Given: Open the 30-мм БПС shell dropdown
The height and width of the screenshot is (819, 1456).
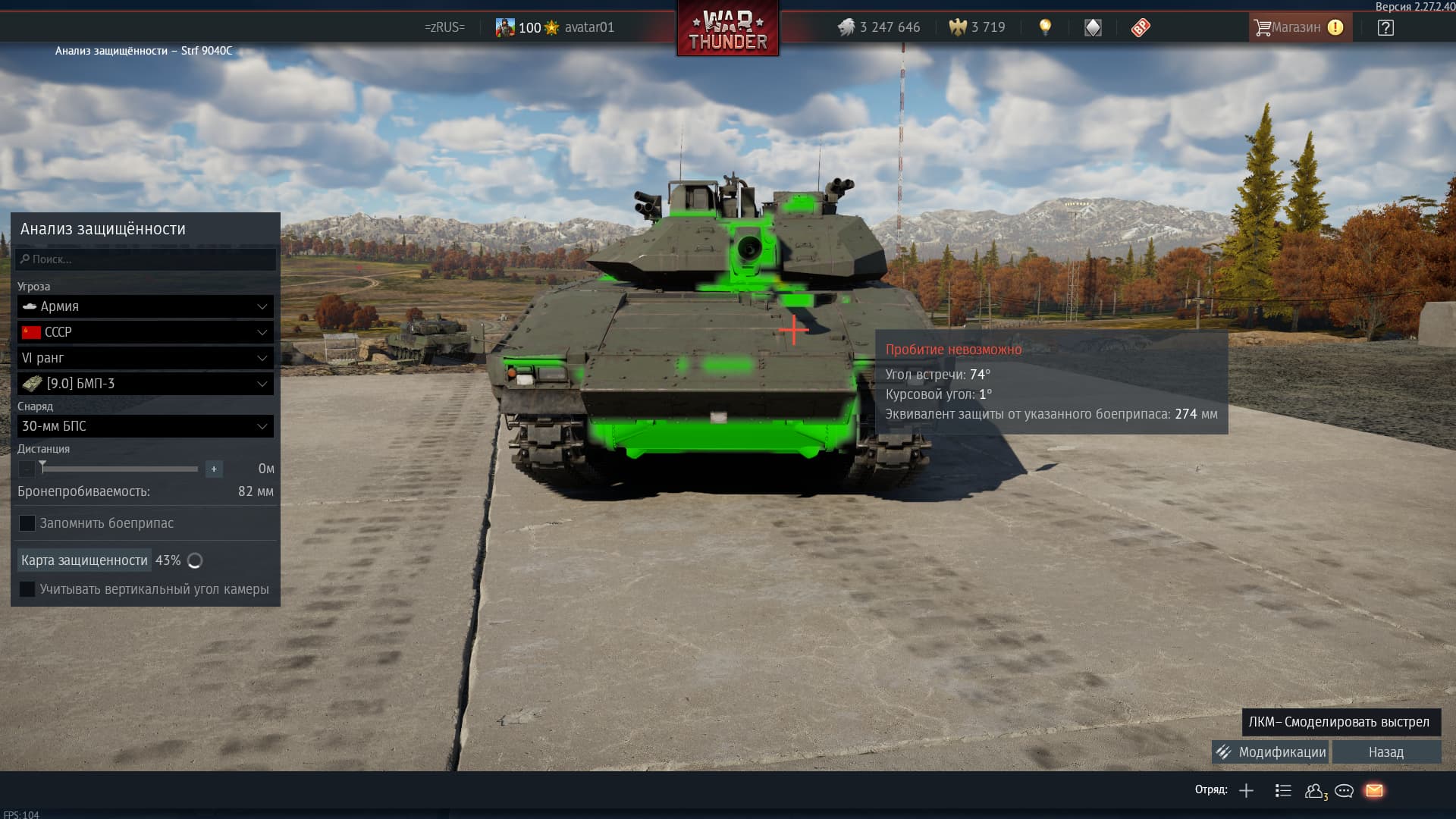Looking at the screenshot, I should [146, 426].
